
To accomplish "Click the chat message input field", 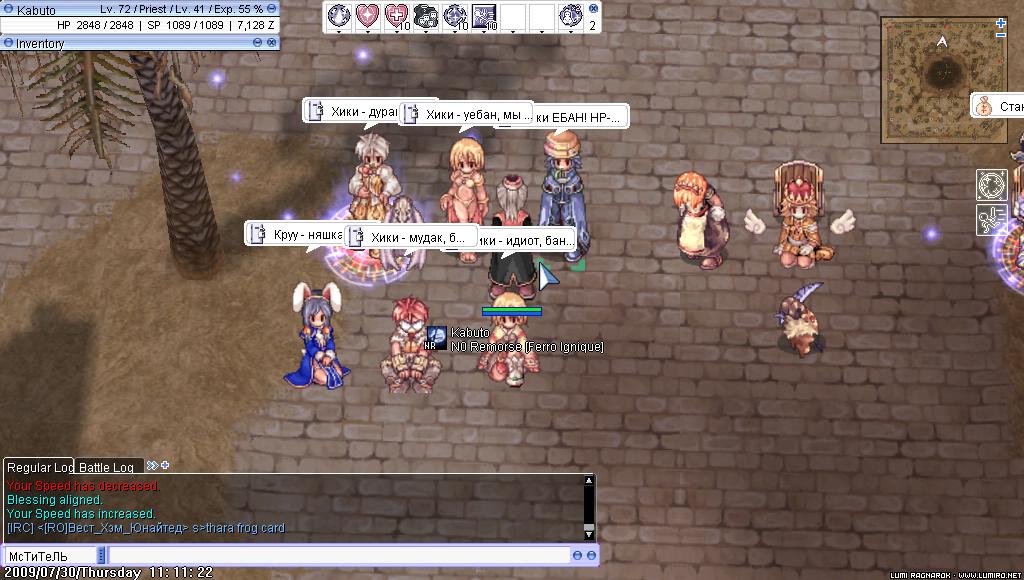I will (338, 555).
